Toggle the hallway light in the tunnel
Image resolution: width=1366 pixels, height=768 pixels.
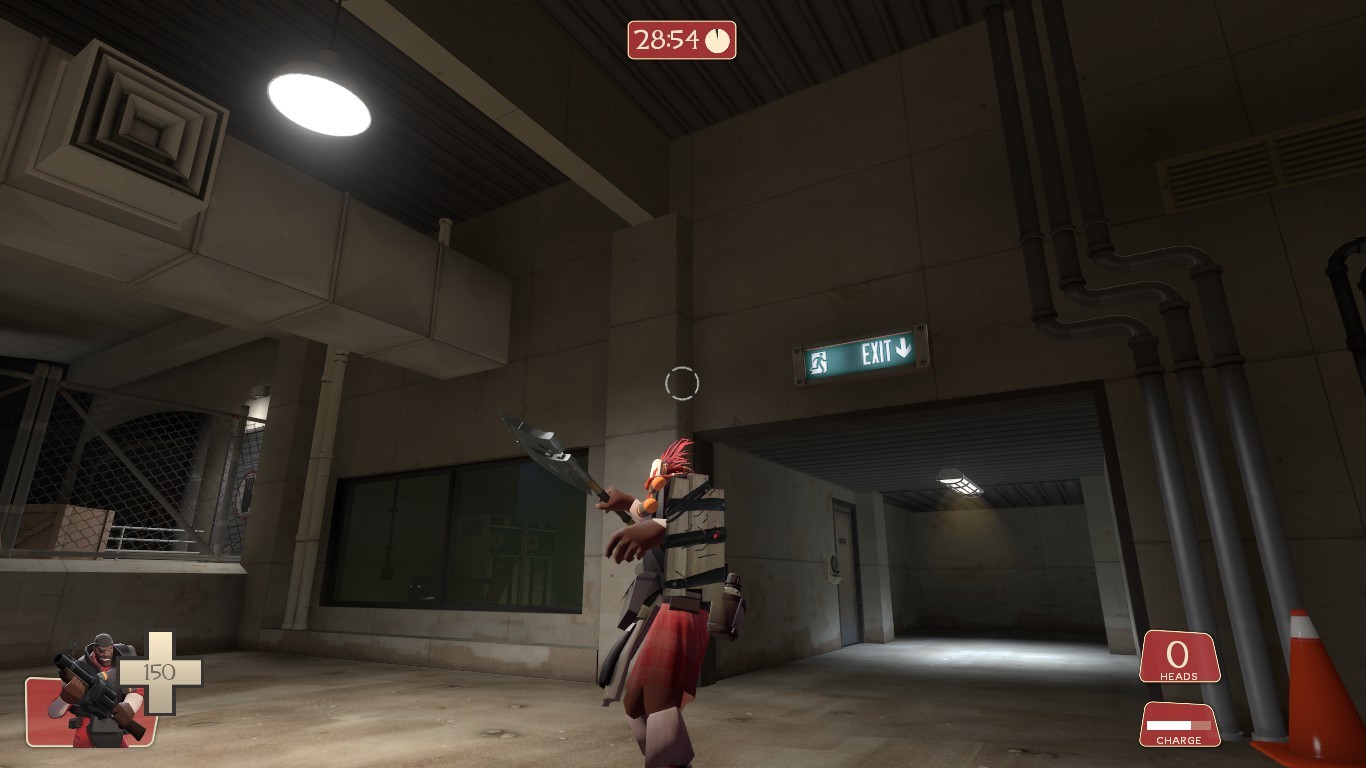pos(960,480)
